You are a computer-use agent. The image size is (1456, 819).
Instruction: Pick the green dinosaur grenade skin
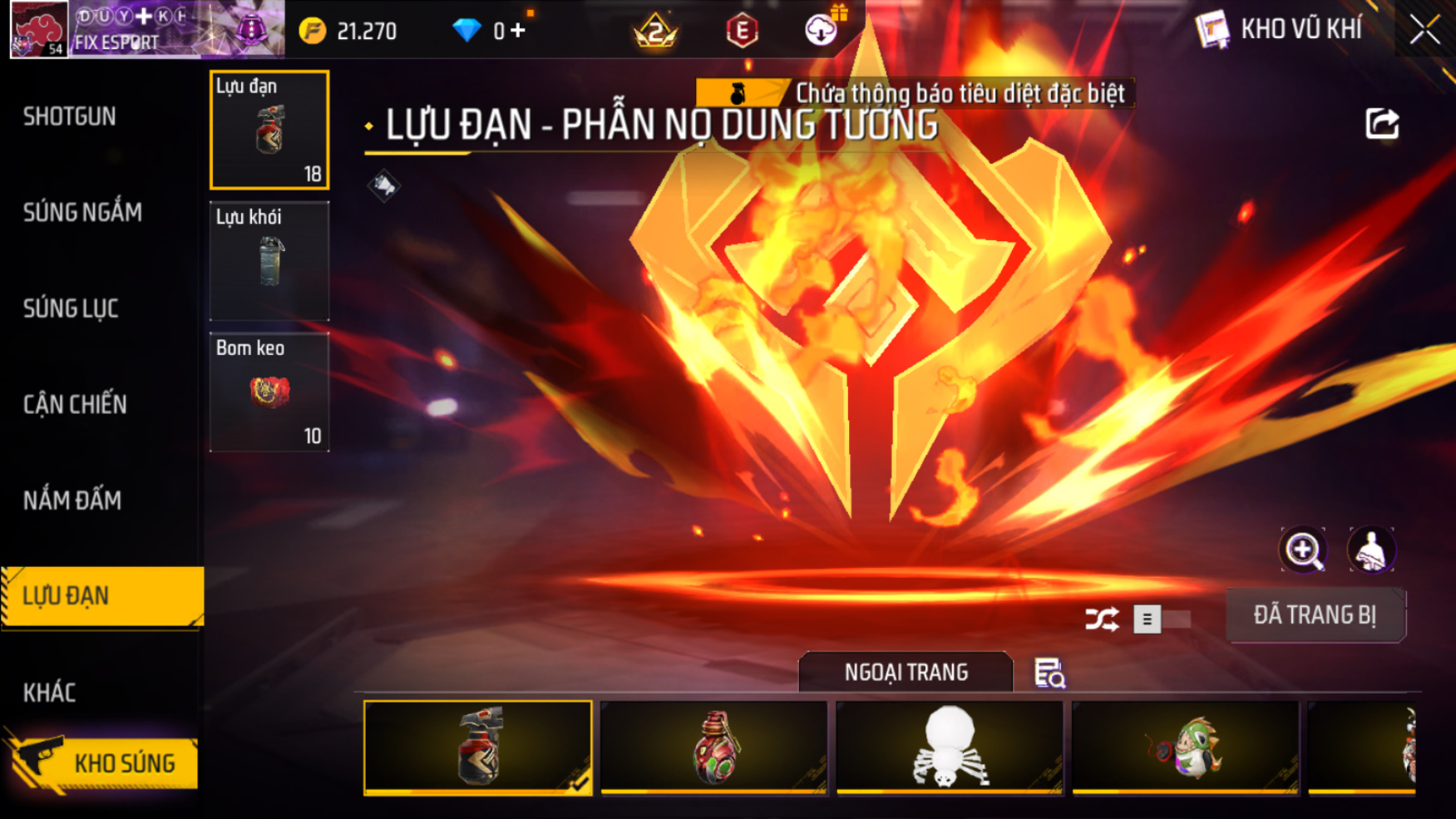coord(1185,747)
